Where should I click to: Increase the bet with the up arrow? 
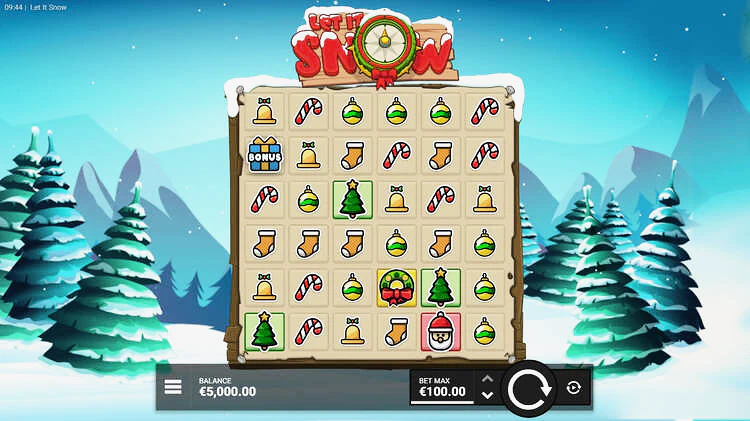click(487, 379)
